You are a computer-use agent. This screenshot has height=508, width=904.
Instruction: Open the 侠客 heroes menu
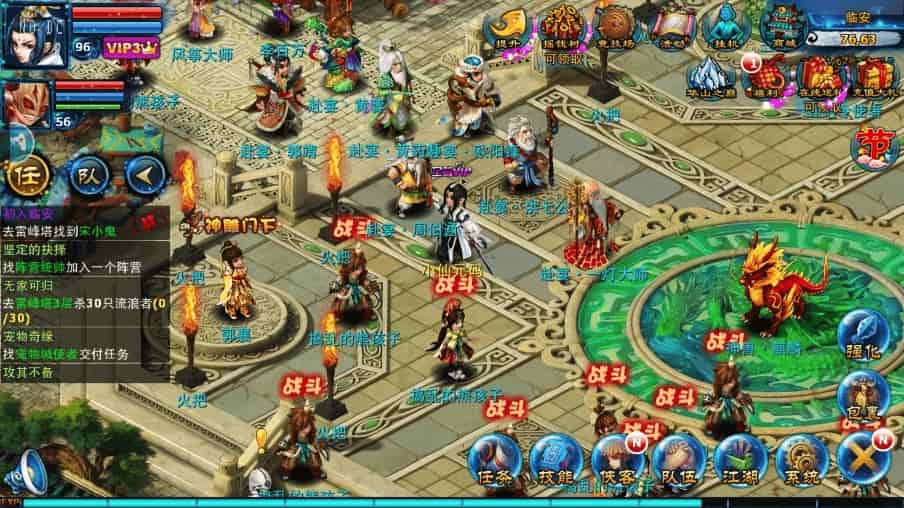coord(617,461)
